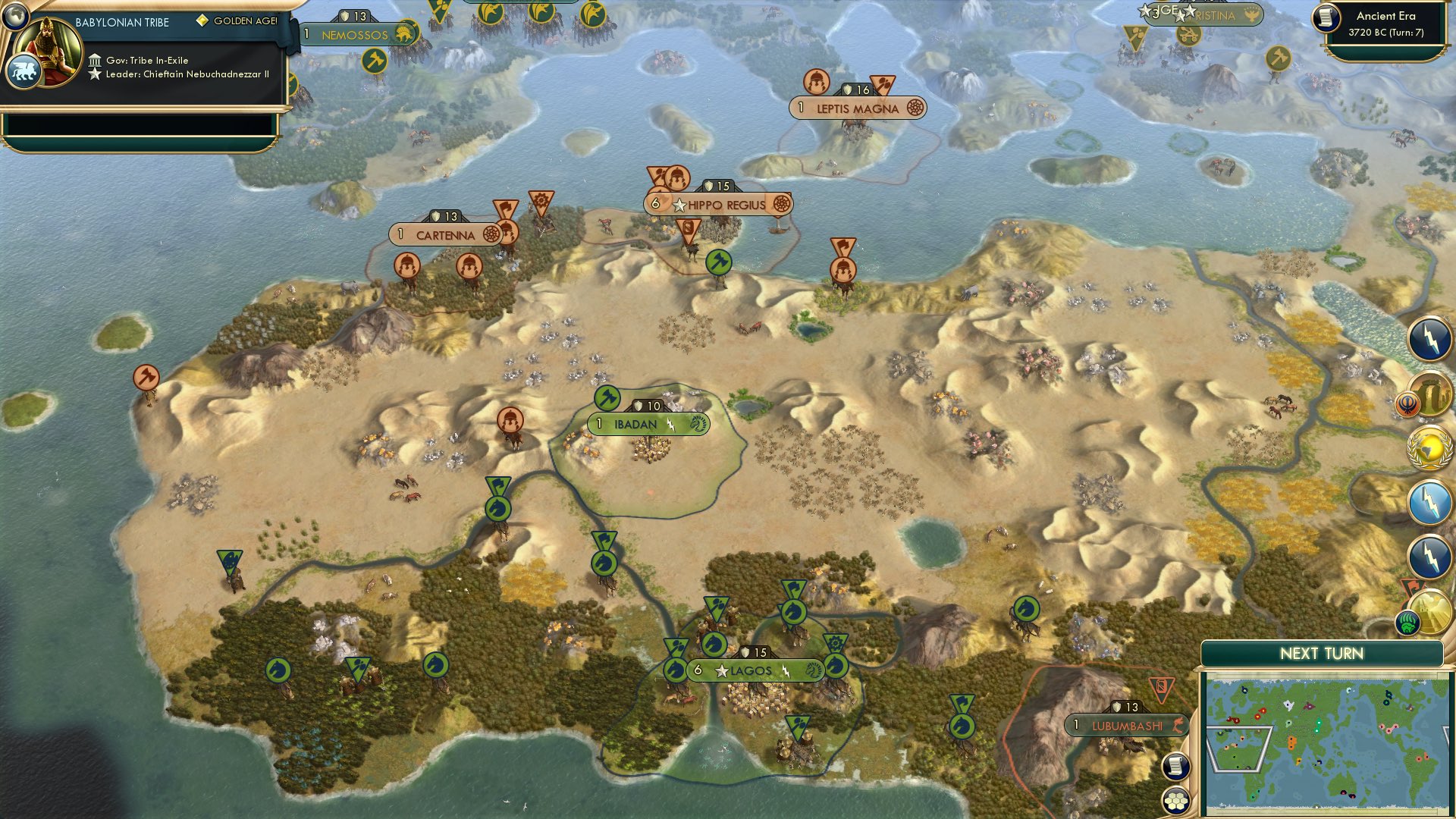Click the topmost blue lightning unit notification
Image resolution: width=1456 pixels, height=819 pixels.
point(1429,340)
